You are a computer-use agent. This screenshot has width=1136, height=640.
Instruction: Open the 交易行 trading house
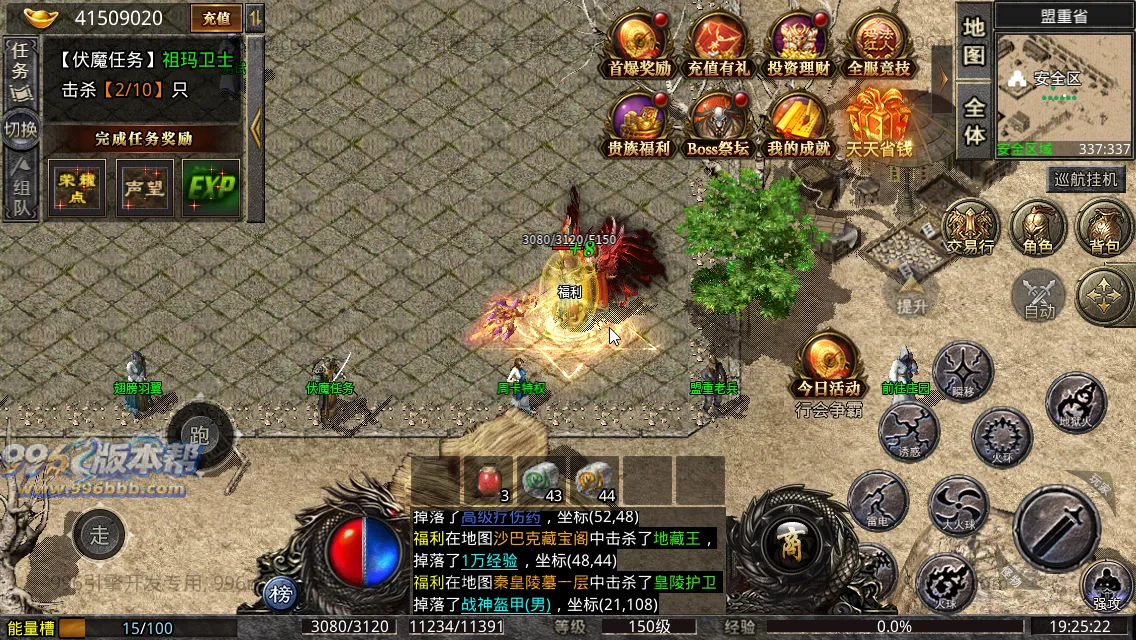(970, 226)
